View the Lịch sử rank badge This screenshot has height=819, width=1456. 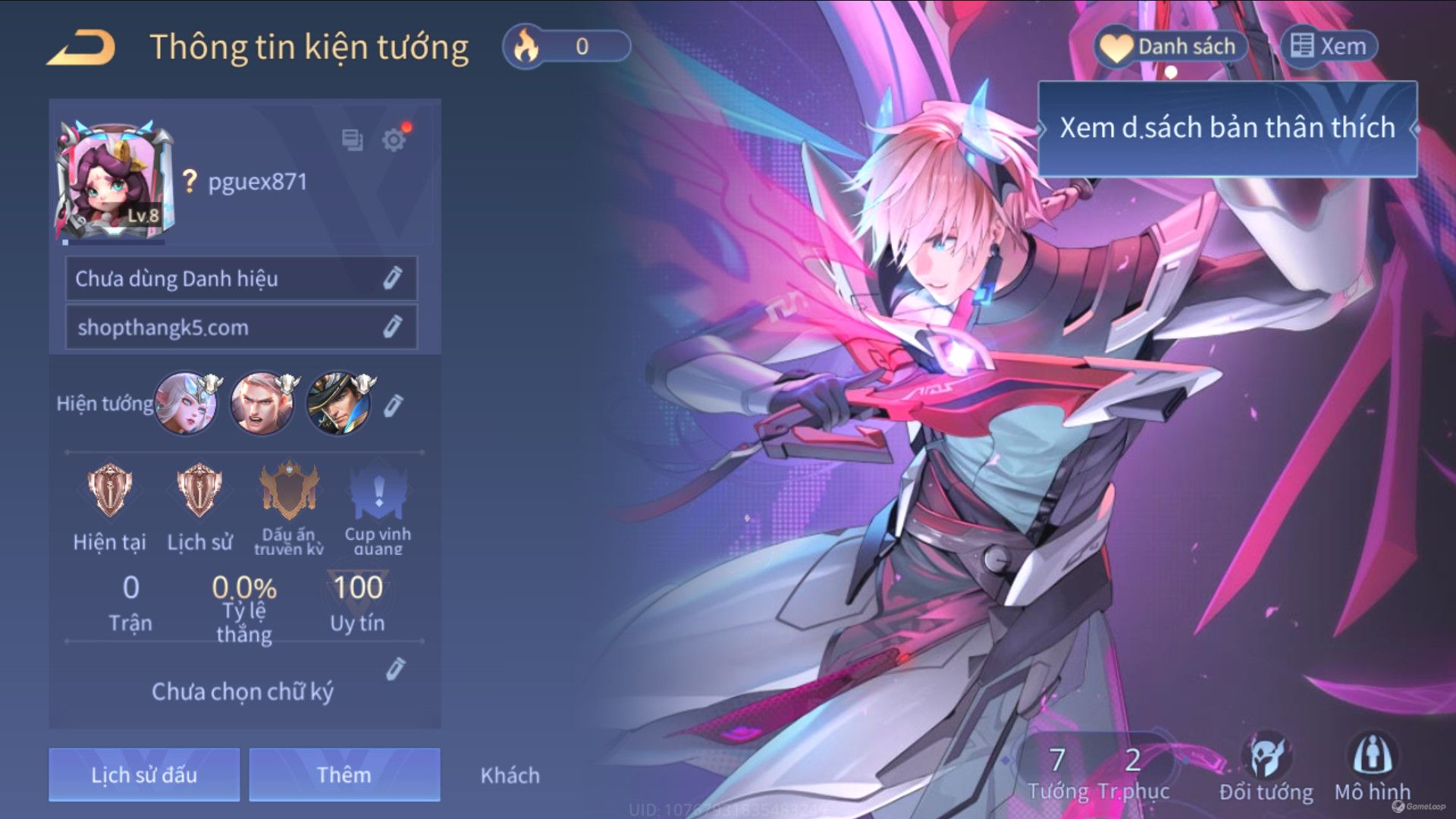199,491
